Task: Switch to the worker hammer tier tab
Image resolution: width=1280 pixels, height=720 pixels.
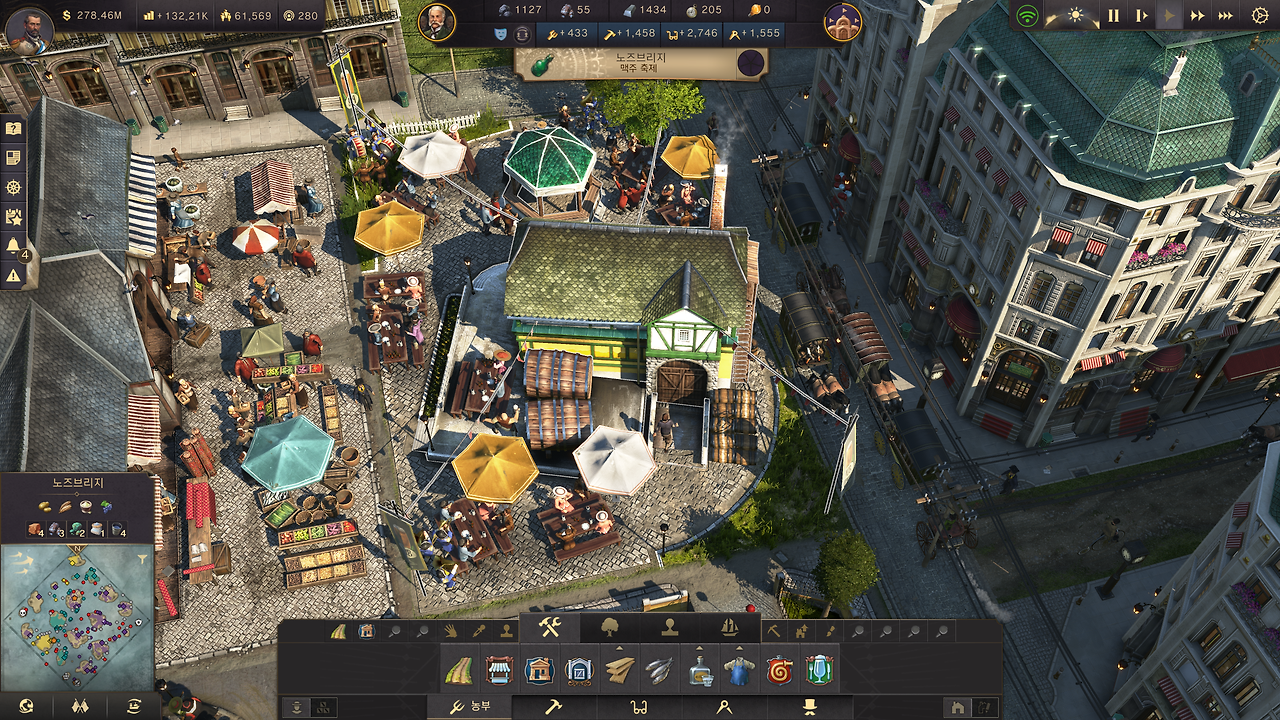Action: 553,707
